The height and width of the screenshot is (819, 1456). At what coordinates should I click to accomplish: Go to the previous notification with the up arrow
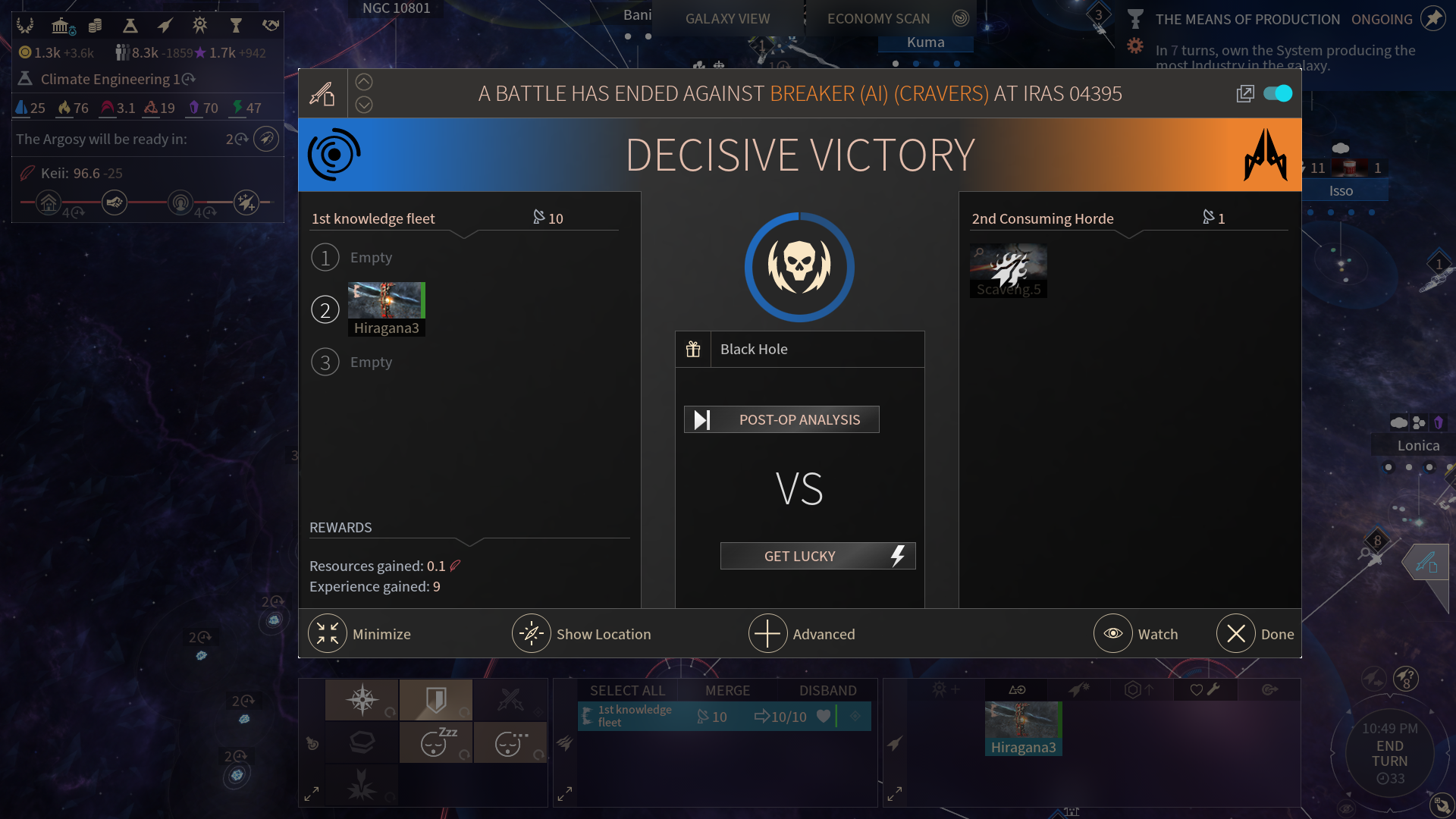pos(364,82)
